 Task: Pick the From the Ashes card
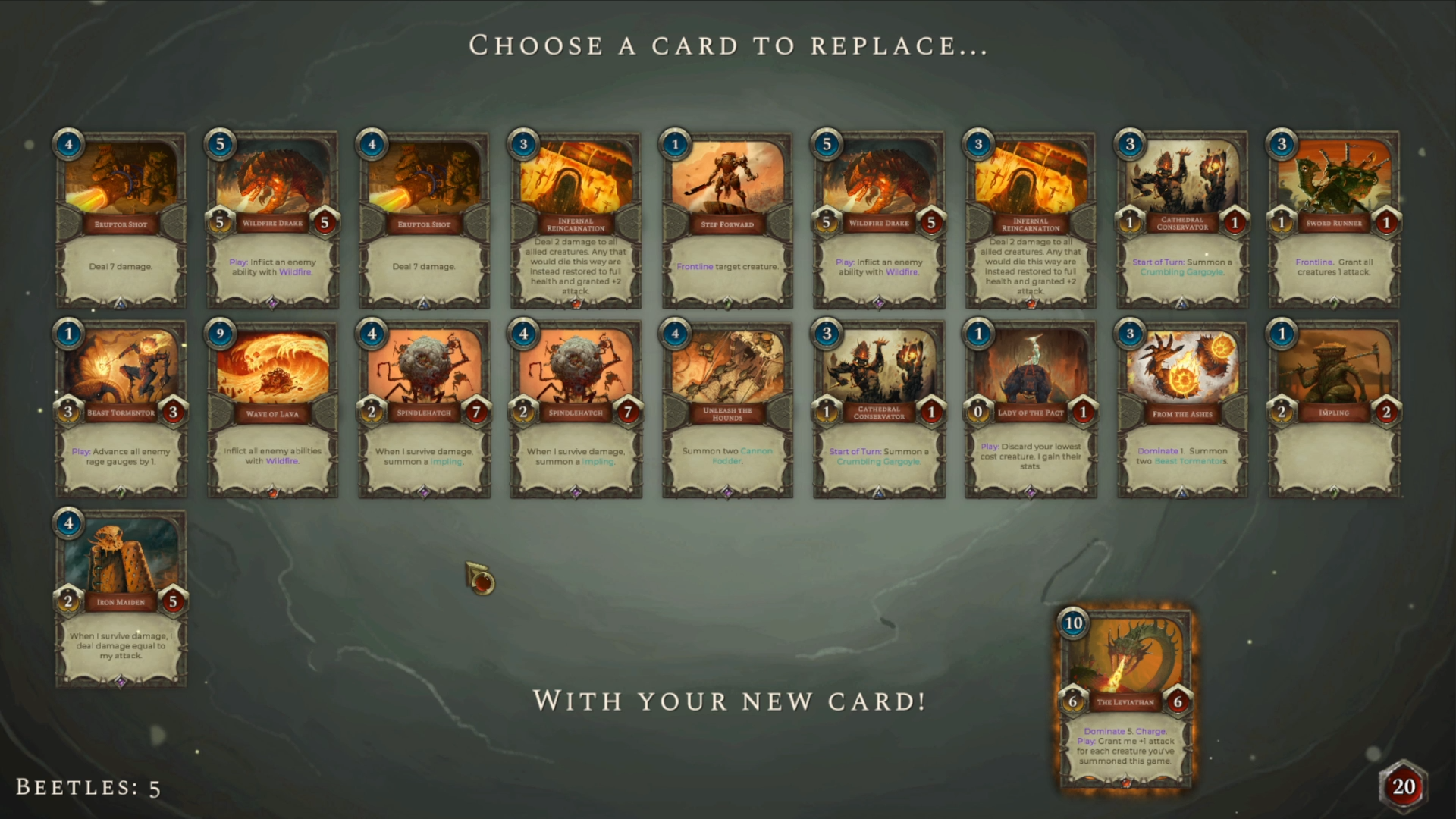point(1182,409)
